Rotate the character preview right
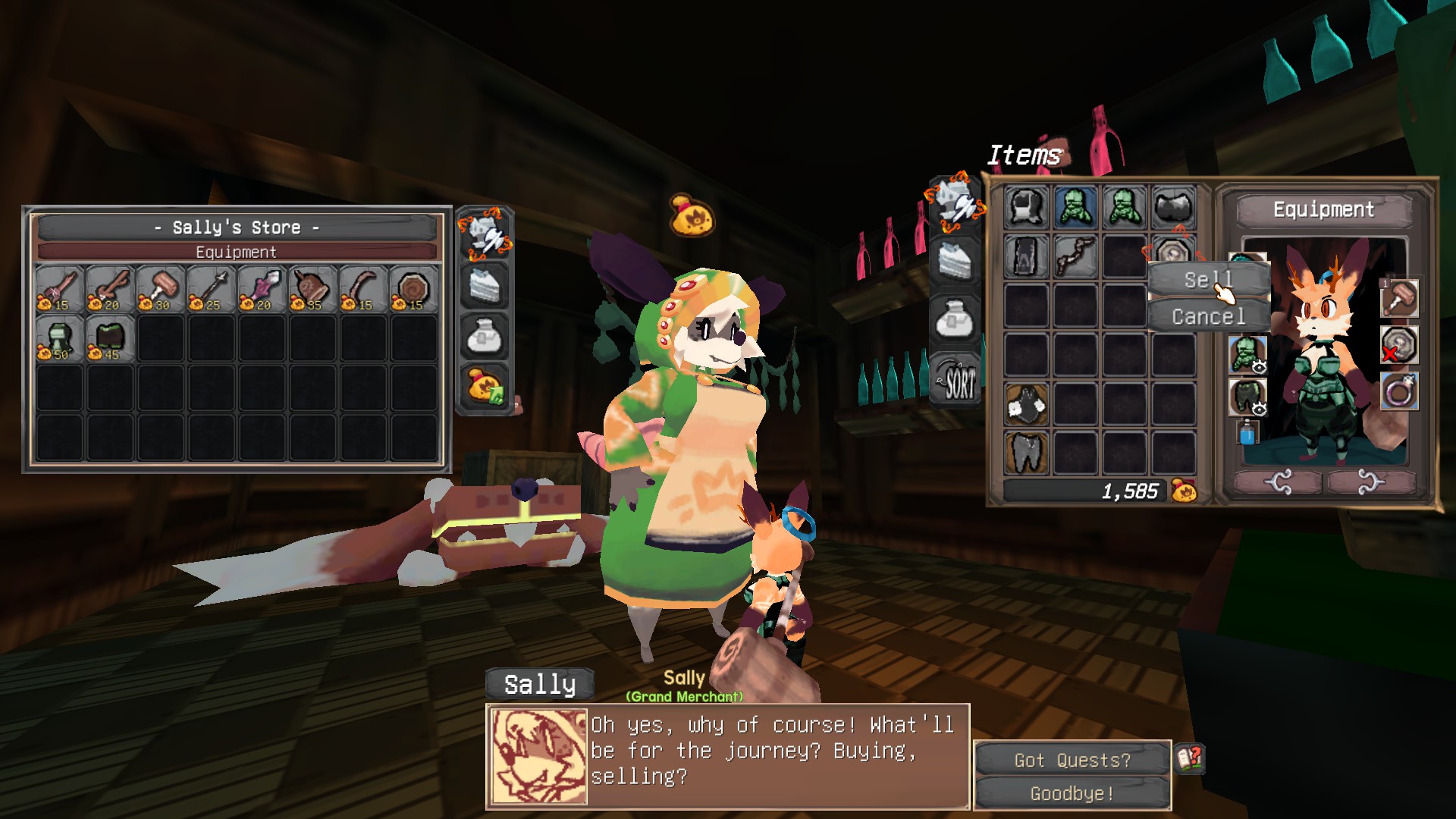This screenshot has height=819, width=1456. coord(1370,482)
